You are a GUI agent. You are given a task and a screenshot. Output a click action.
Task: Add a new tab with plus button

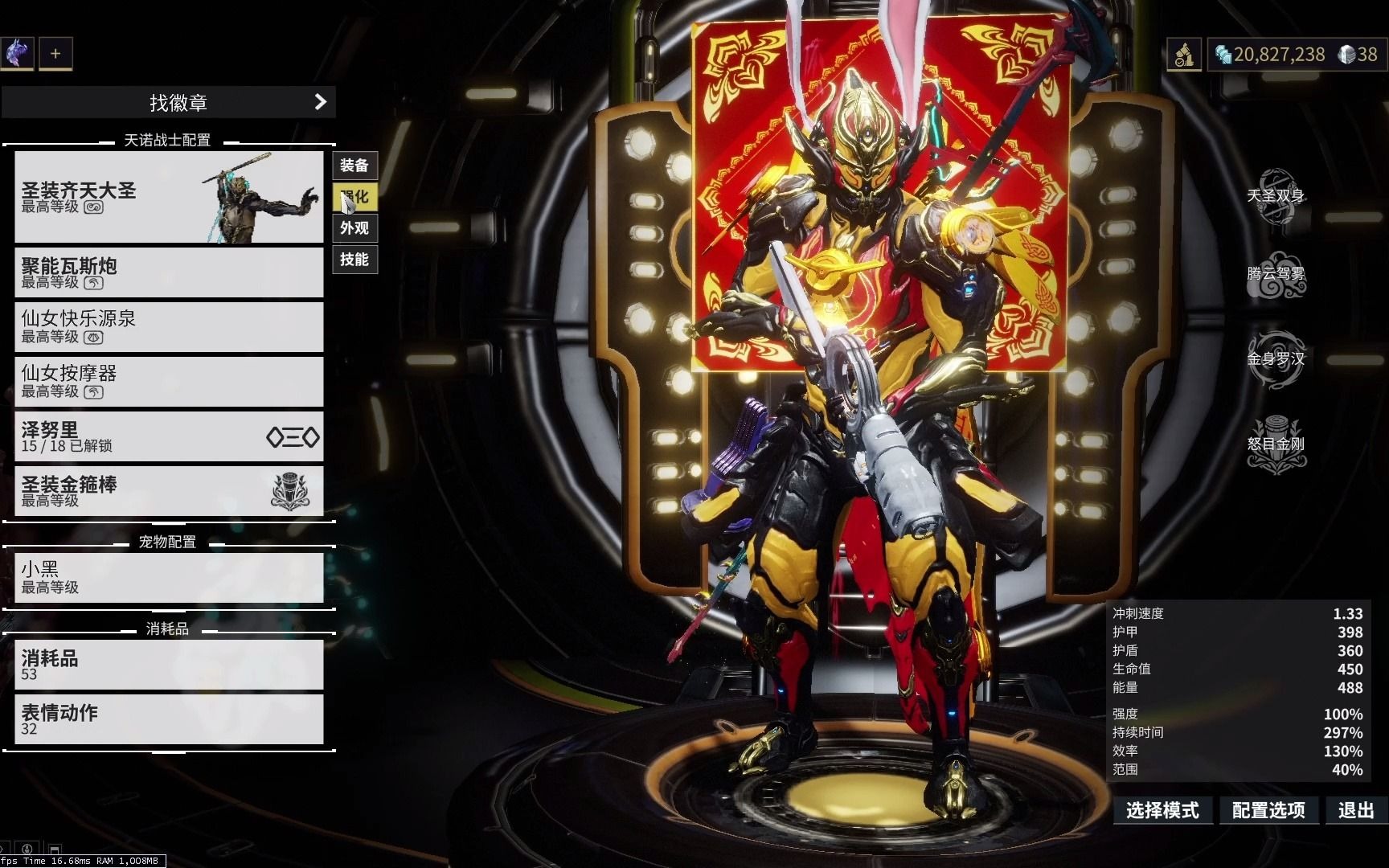(55, 54)
